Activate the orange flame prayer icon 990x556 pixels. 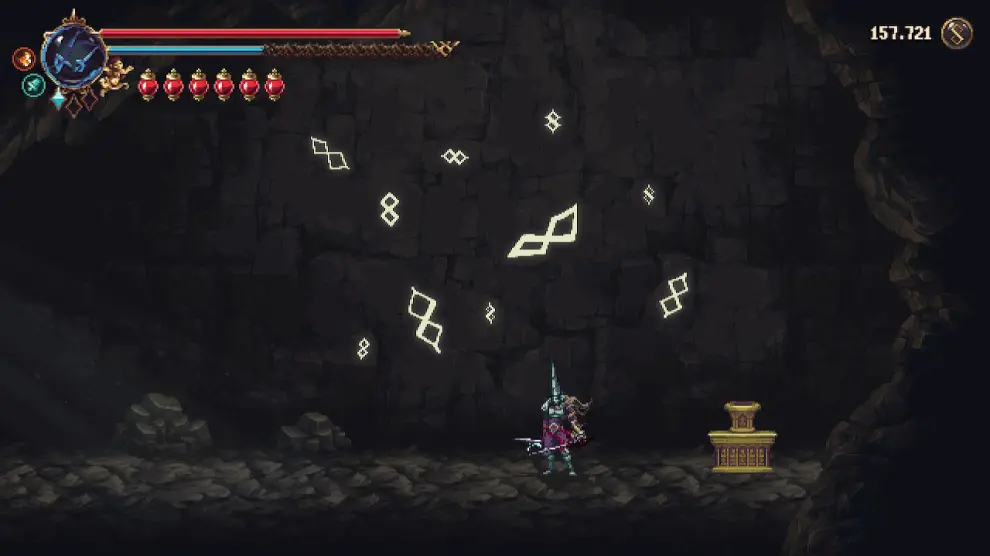click(x=23, y=58)
